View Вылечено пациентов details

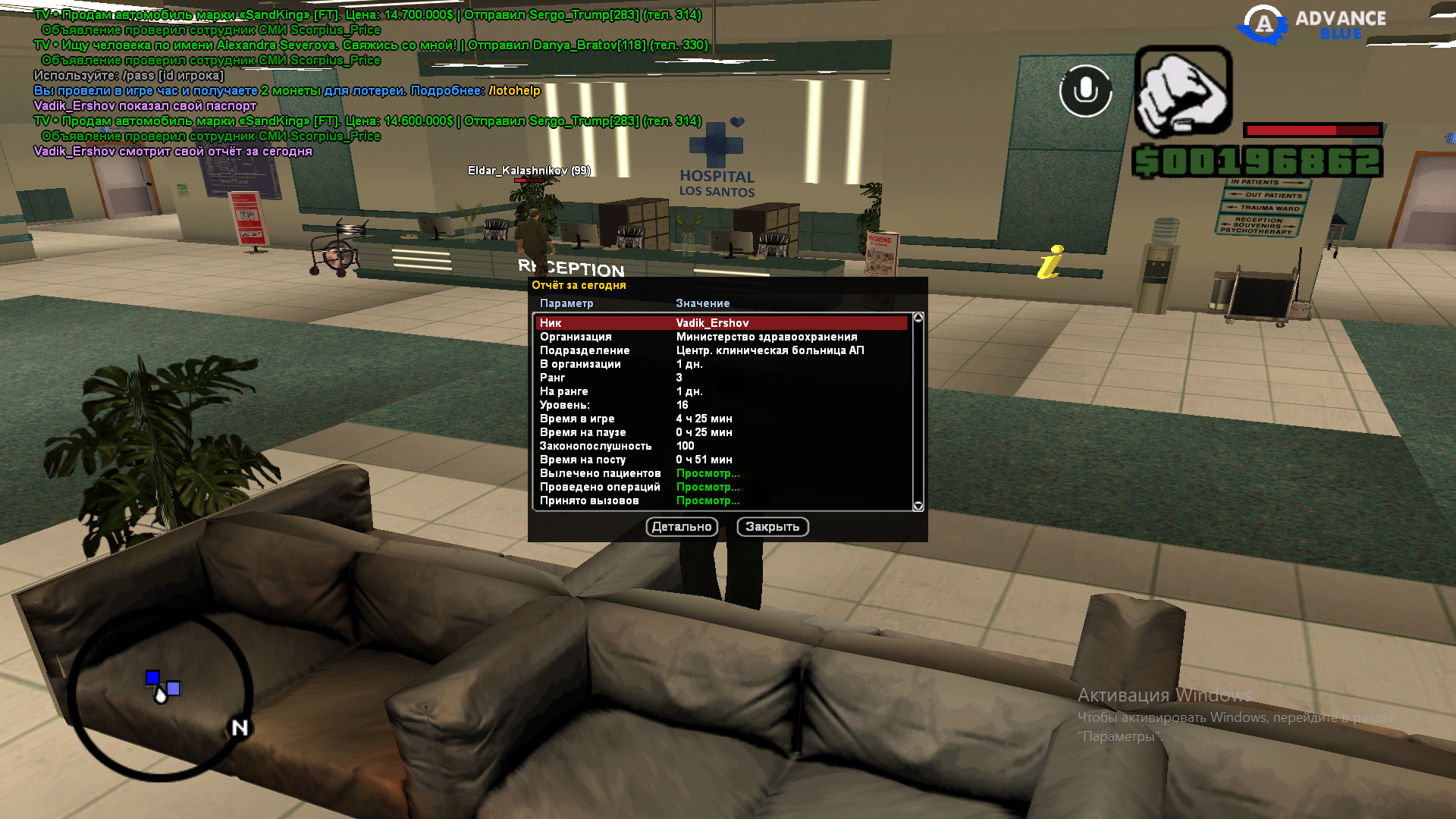point(708,473)
